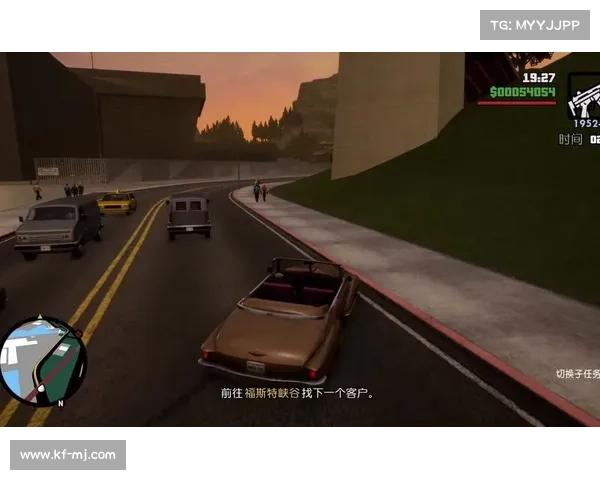Click the 切换子任务 sub-mission switch label
This screenshot has width=600, height=480.
578,374
